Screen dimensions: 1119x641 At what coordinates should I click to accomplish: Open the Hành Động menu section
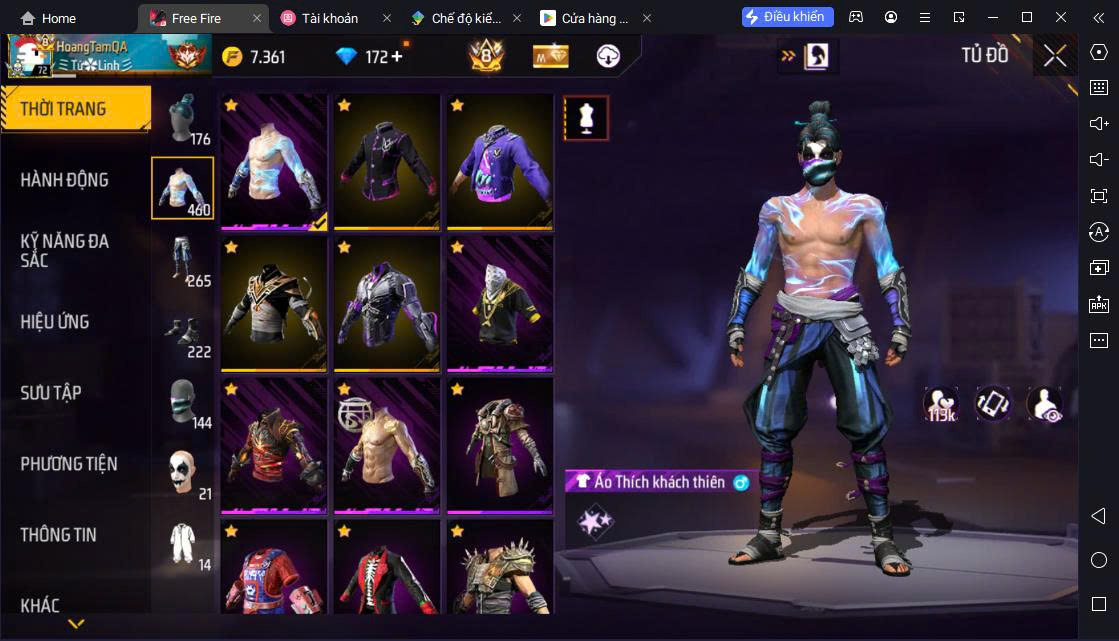[x=65, y=180]
